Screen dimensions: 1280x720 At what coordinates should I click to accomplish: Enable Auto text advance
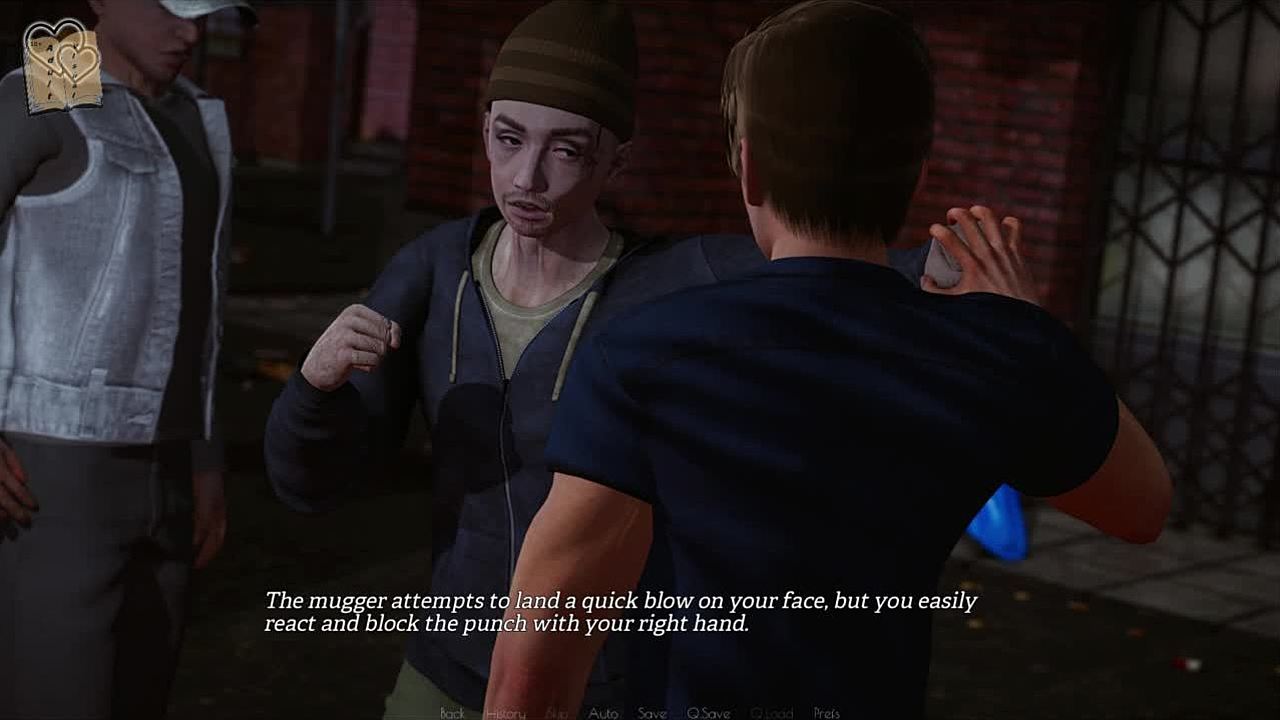(603, 713)
